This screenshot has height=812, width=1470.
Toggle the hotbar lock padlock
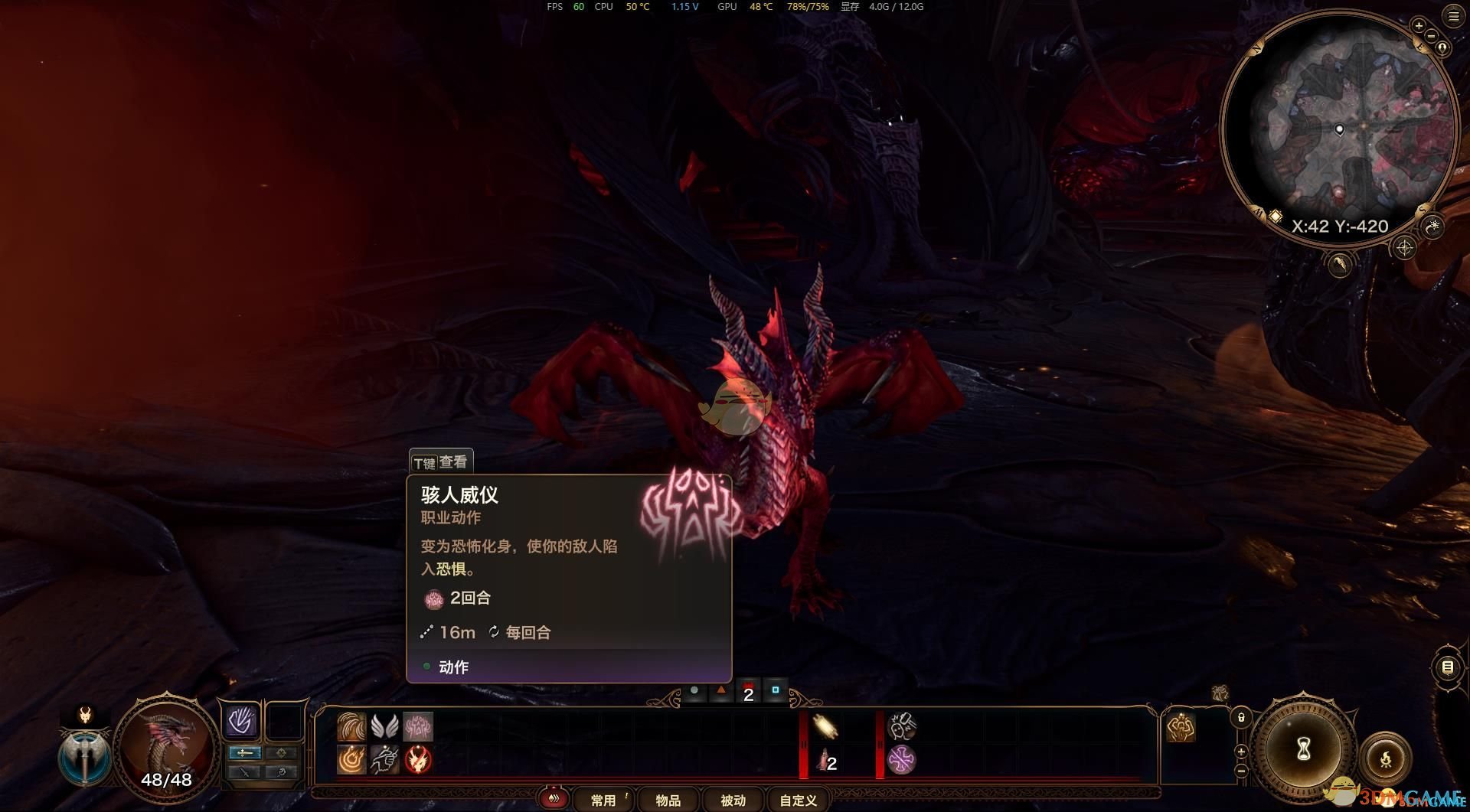coord(1242,719)
